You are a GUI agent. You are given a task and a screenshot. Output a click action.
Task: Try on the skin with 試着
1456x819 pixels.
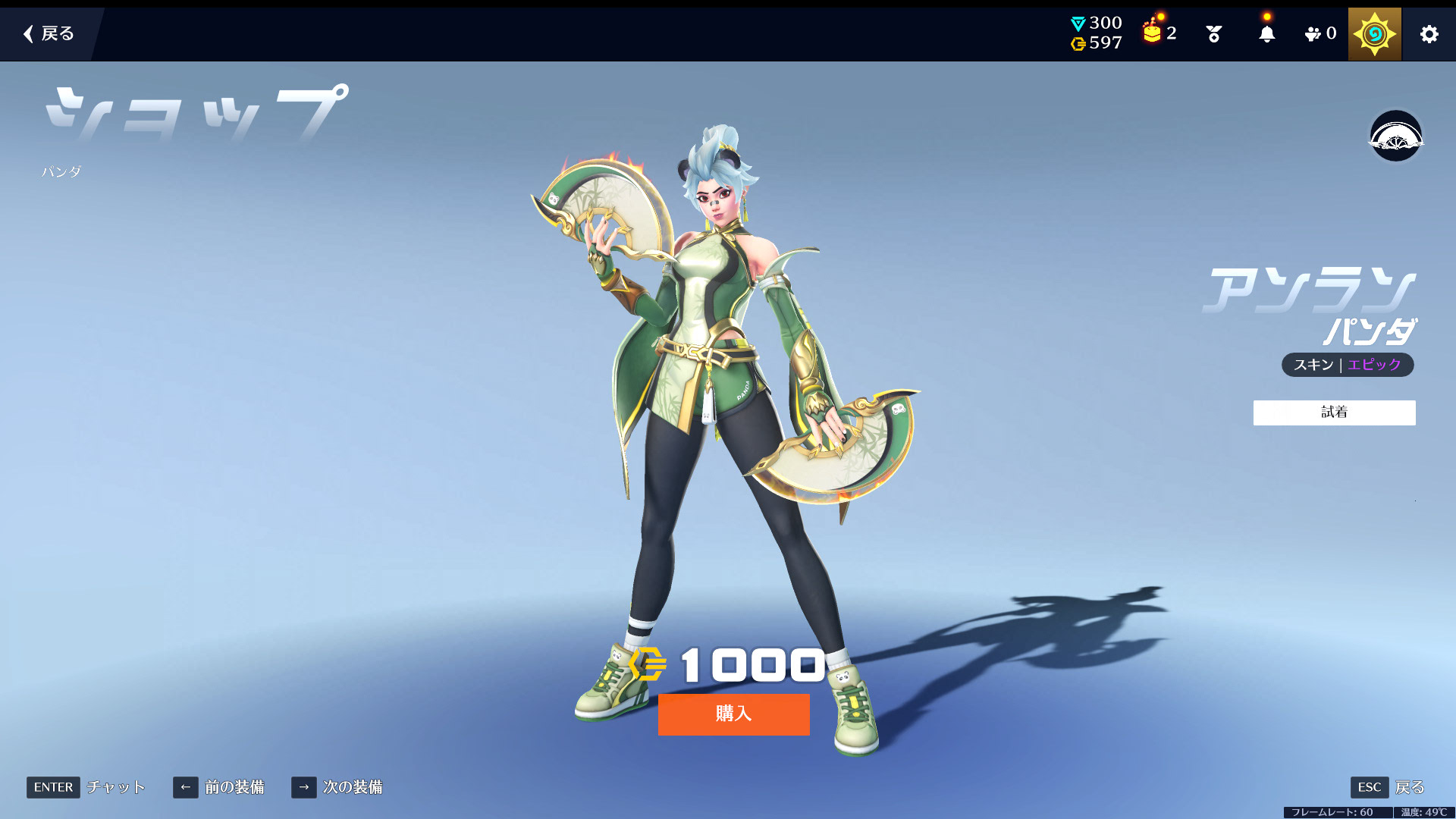(x=1334, y=413)
